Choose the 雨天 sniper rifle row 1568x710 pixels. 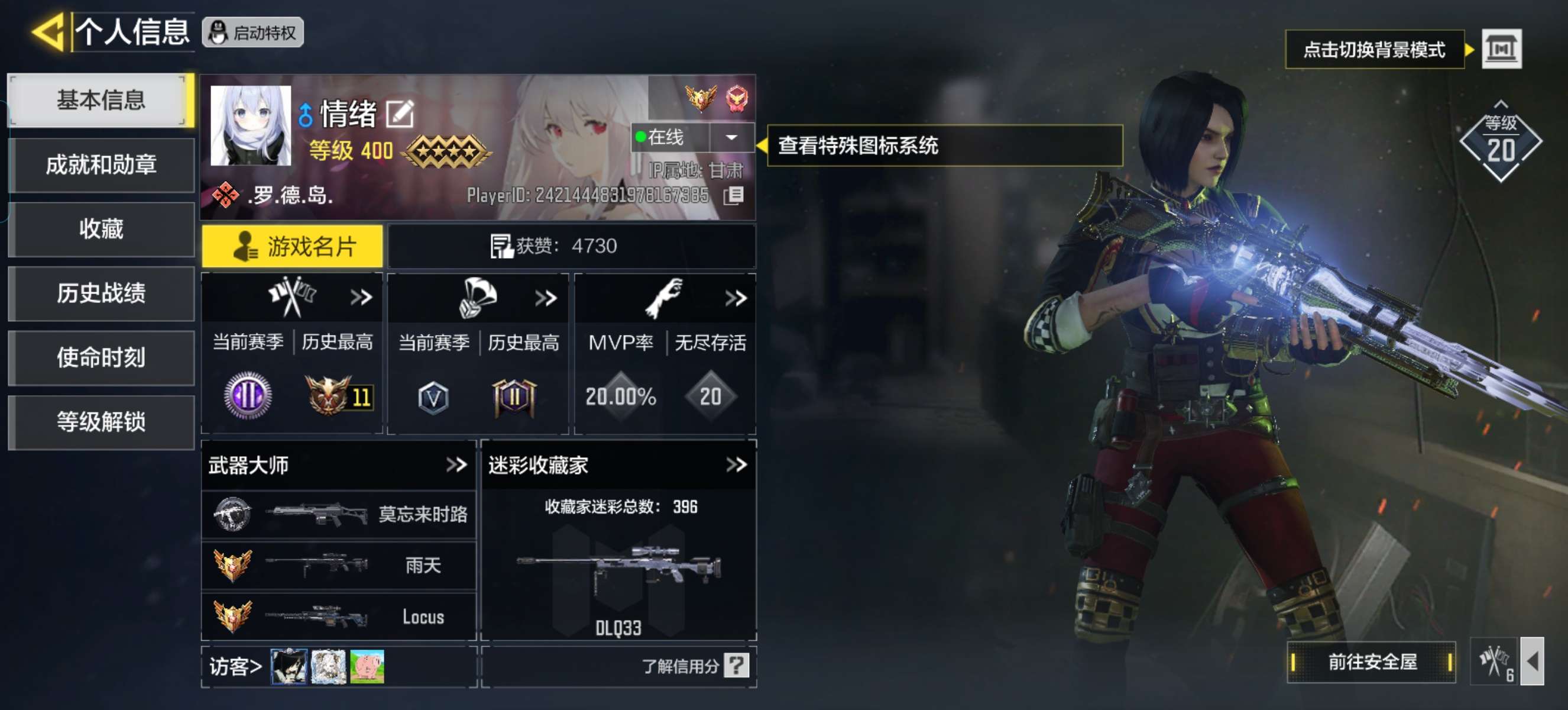pyautogui.click(x=338, y=566)
